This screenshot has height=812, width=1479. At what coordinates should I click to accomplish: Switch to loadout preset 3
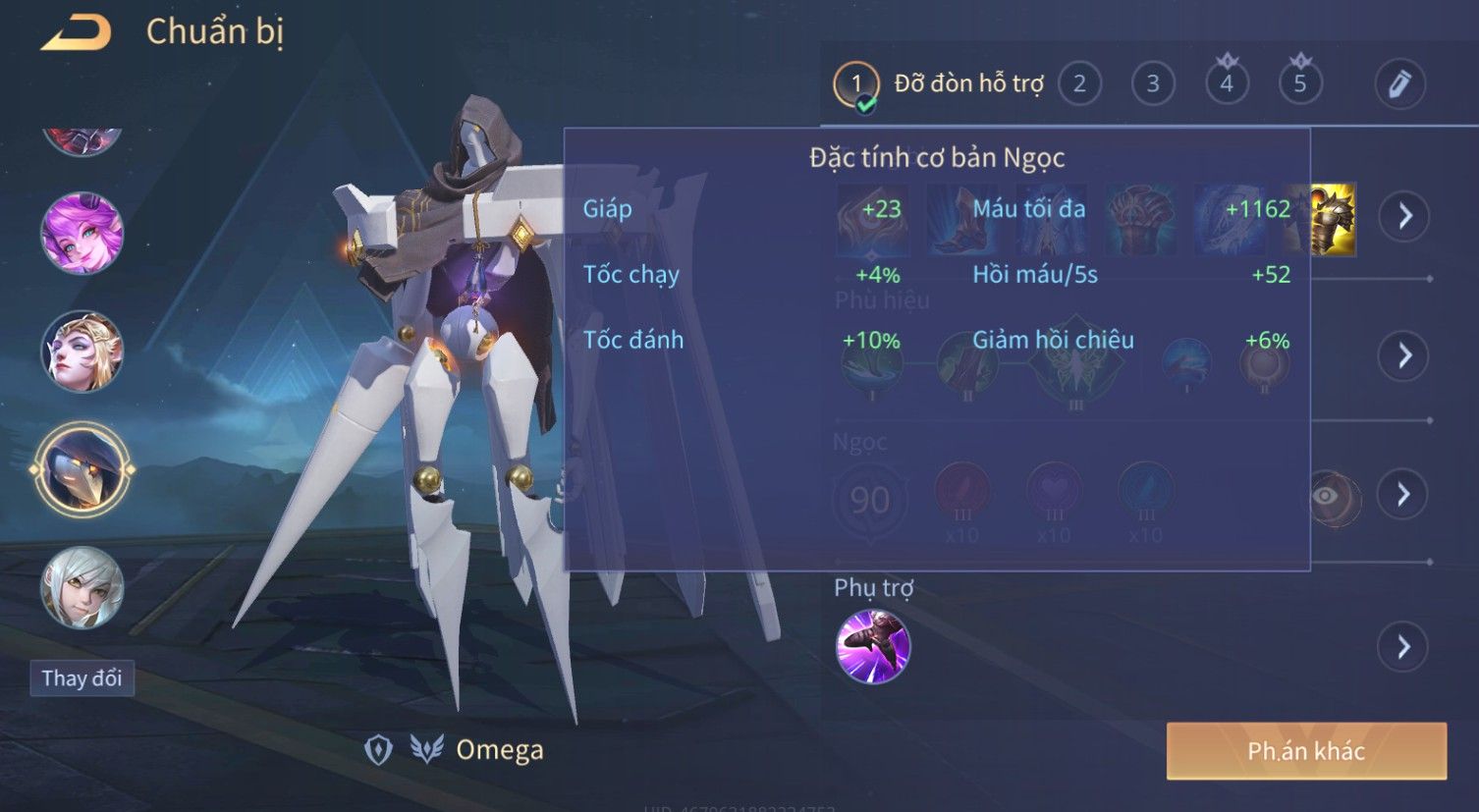pos(1153,84)
